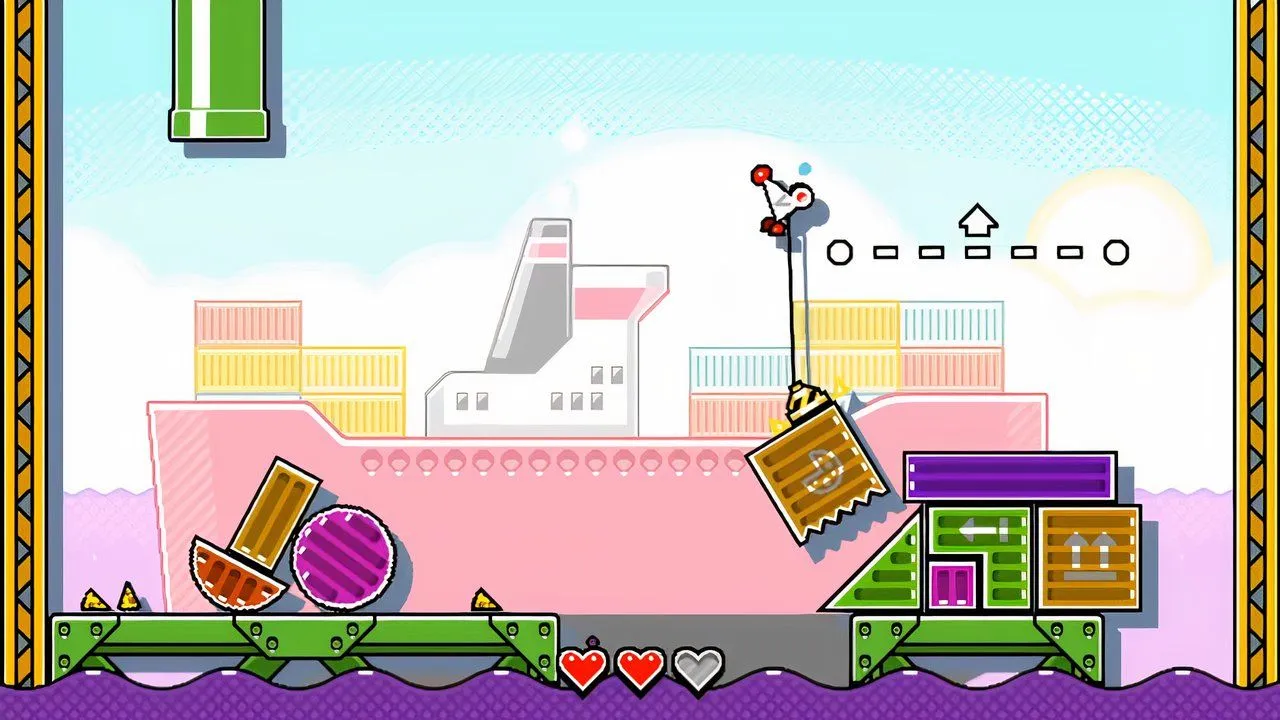
Task: Select the long purple container block
Action: coord(1008,478)
